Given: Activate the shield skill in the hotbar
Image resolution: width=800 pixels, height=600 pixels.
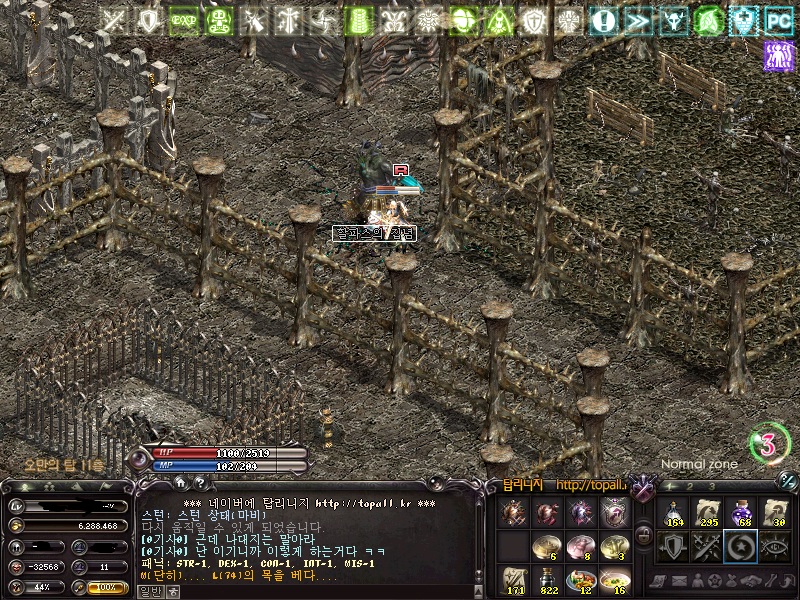Looking at the screenshot, I should click(672, 547).
